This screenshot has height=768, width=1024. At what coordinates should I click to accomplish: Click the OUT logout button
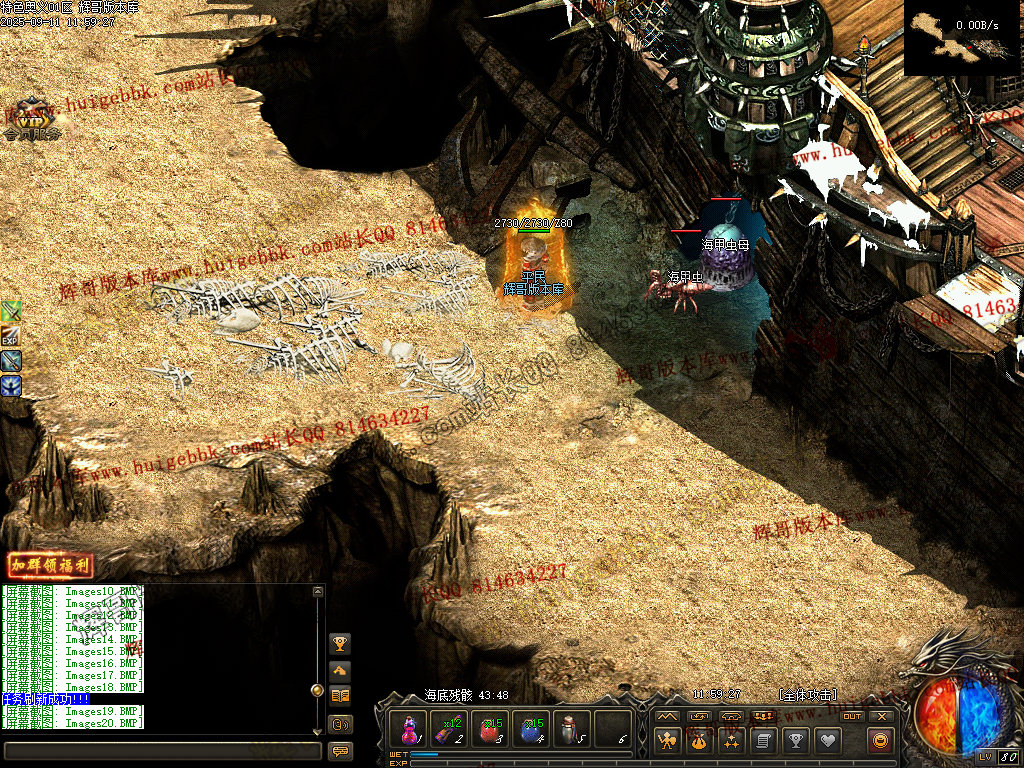[851, 716]
